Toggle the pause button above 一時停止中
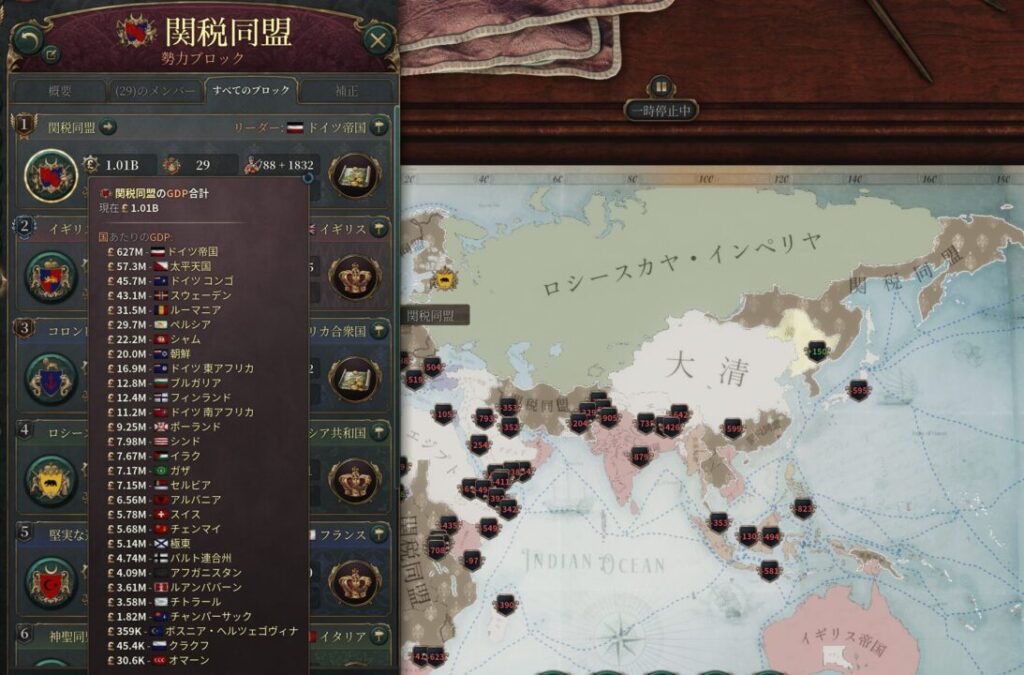The height and width of the screenshot is (675, 1024). click(x=660, y=86)
